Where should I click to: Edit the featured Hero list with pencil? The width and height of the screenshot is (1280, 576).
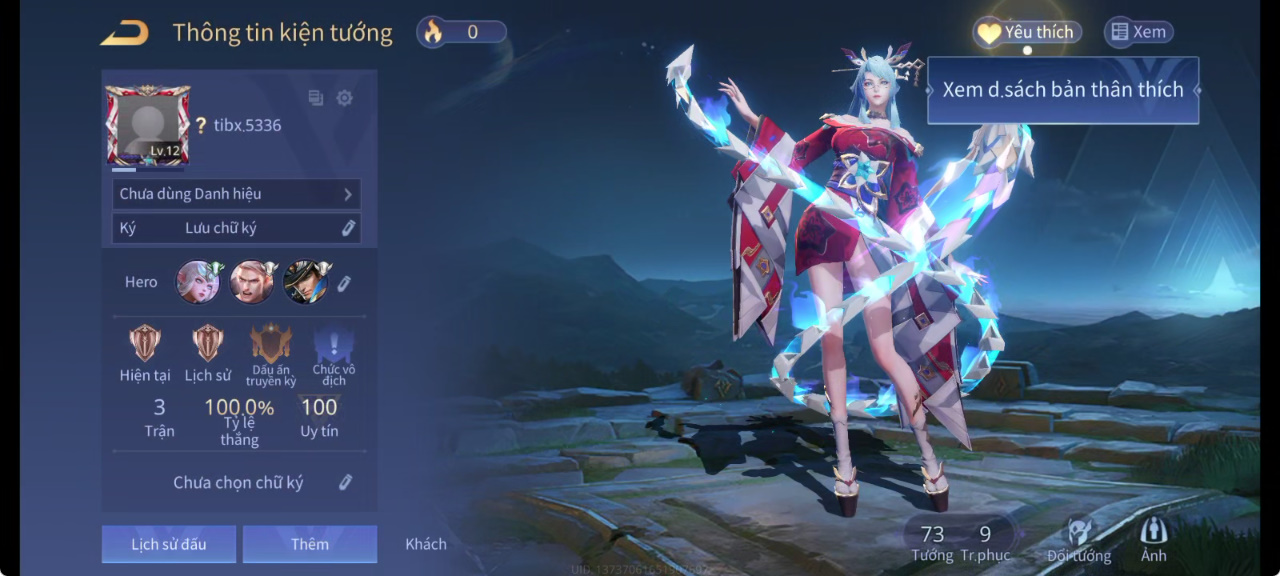343,283
